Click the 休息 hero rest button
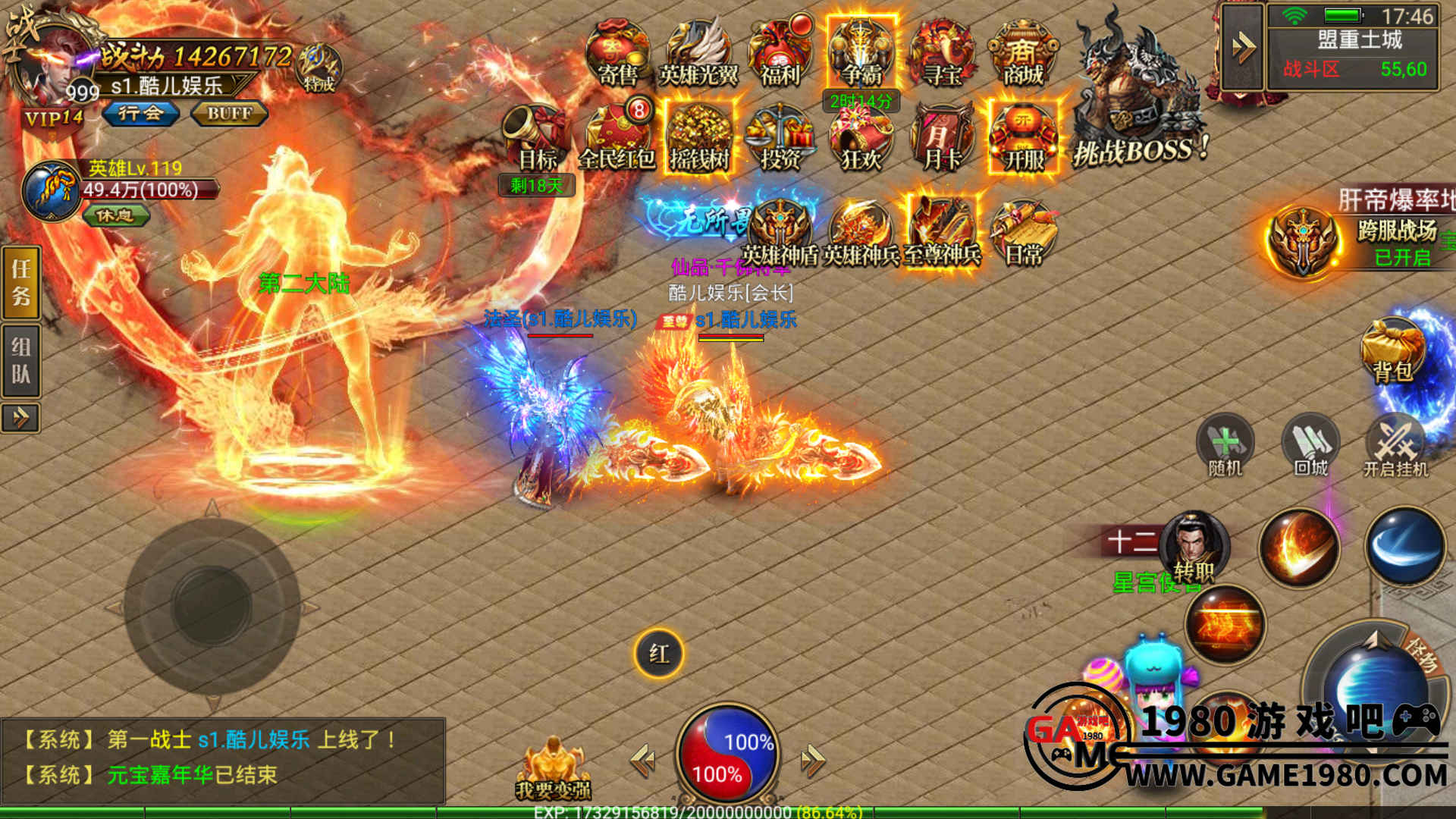 pyautogui.click(x=115, y=215)
